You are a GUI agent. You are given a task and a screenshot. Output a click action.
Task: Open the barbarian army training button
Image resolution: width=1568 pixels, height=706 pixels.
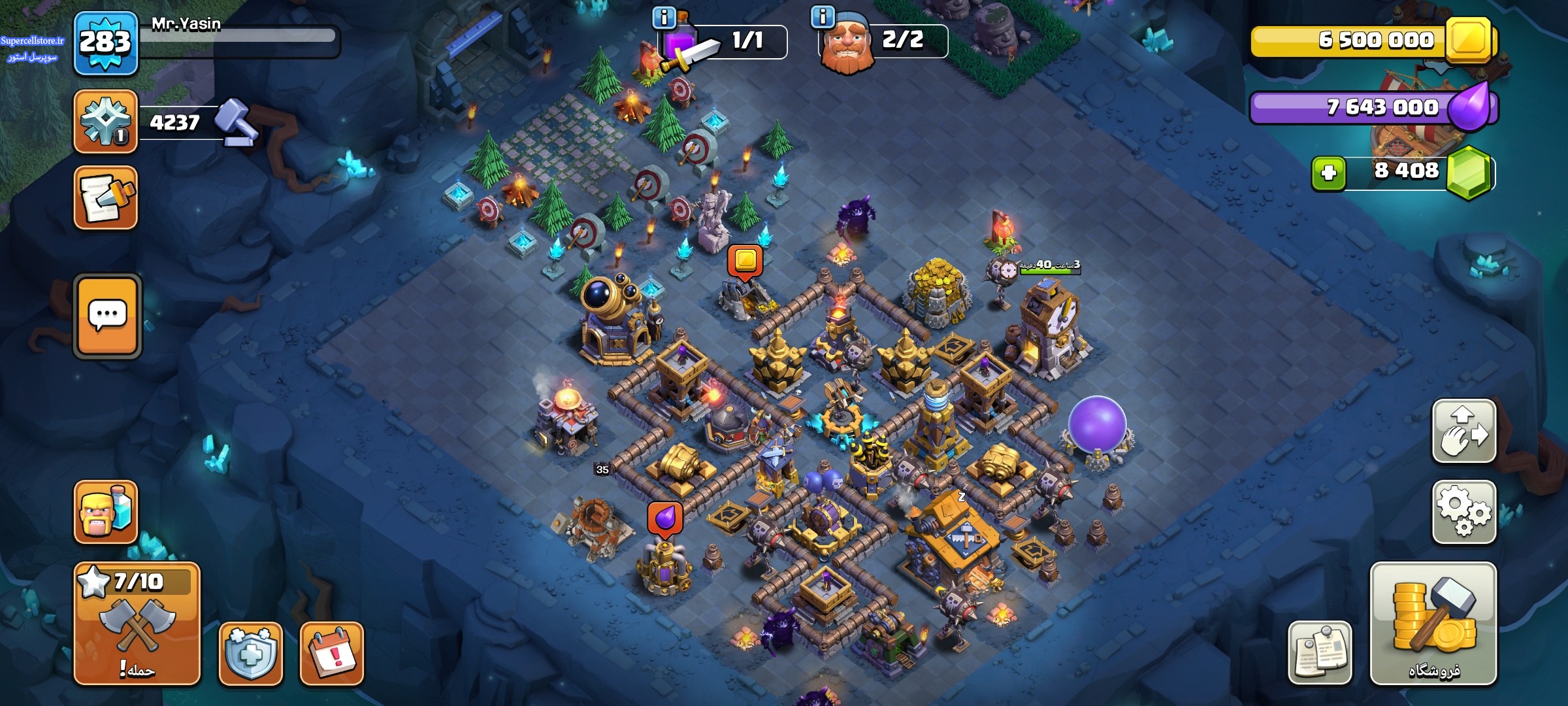coord(105,512)
